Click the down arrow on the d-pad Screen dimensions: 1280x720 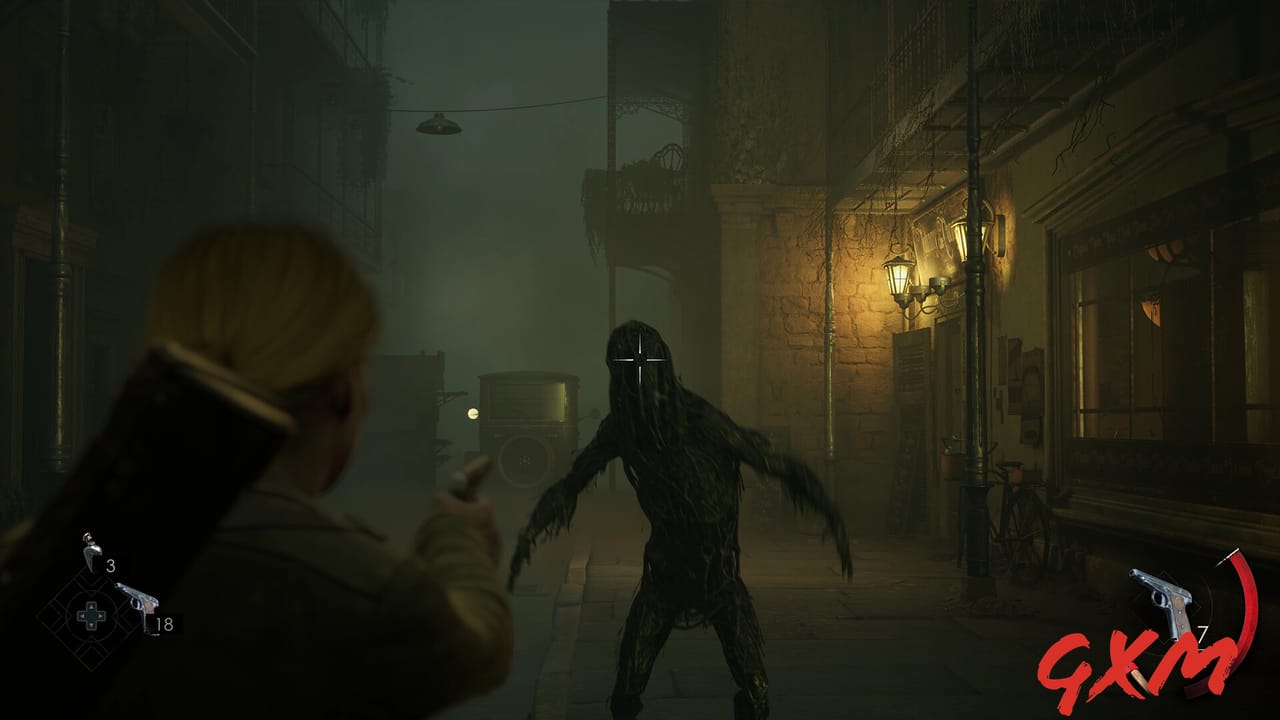[91, 626]
